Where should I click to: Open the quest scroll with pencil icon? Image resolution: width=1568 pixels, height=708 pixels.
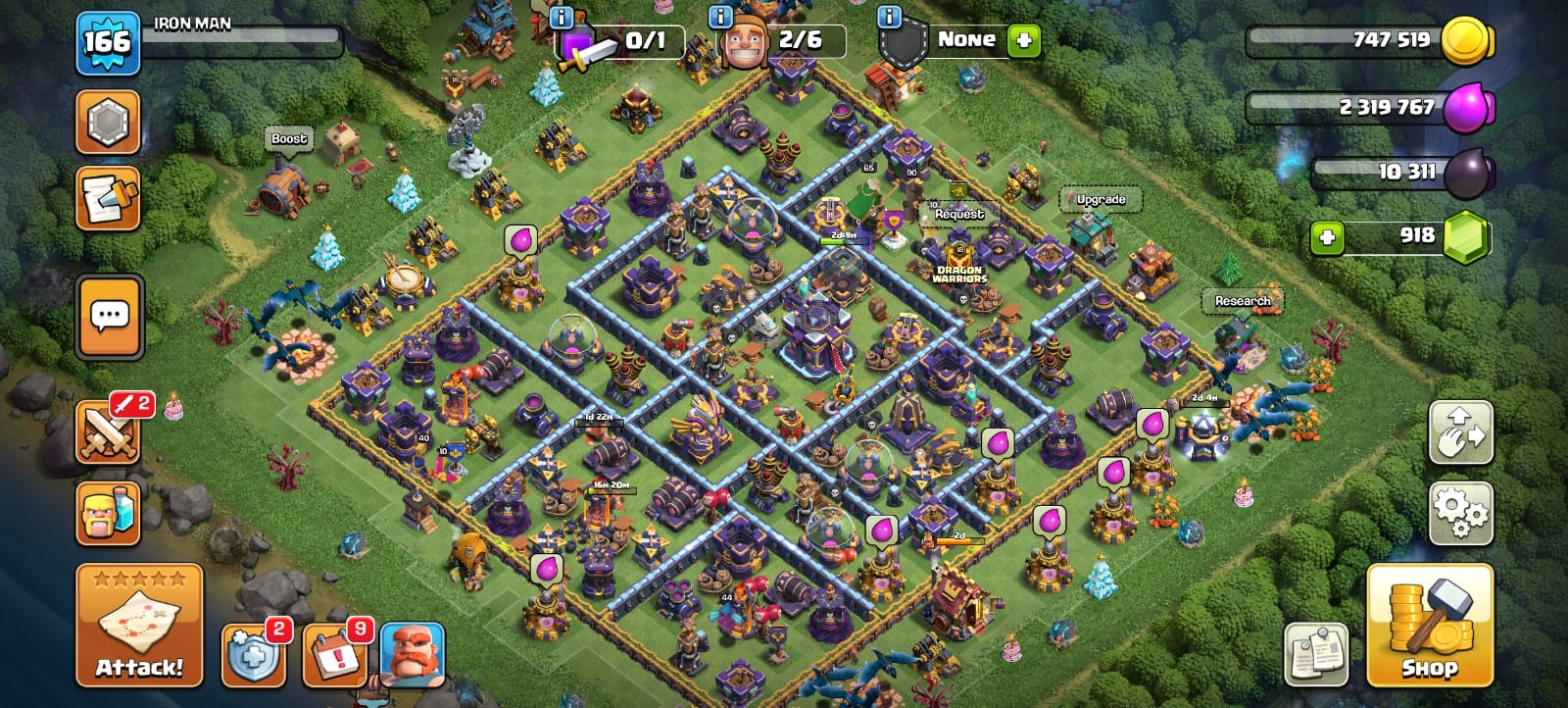[108, 198]
